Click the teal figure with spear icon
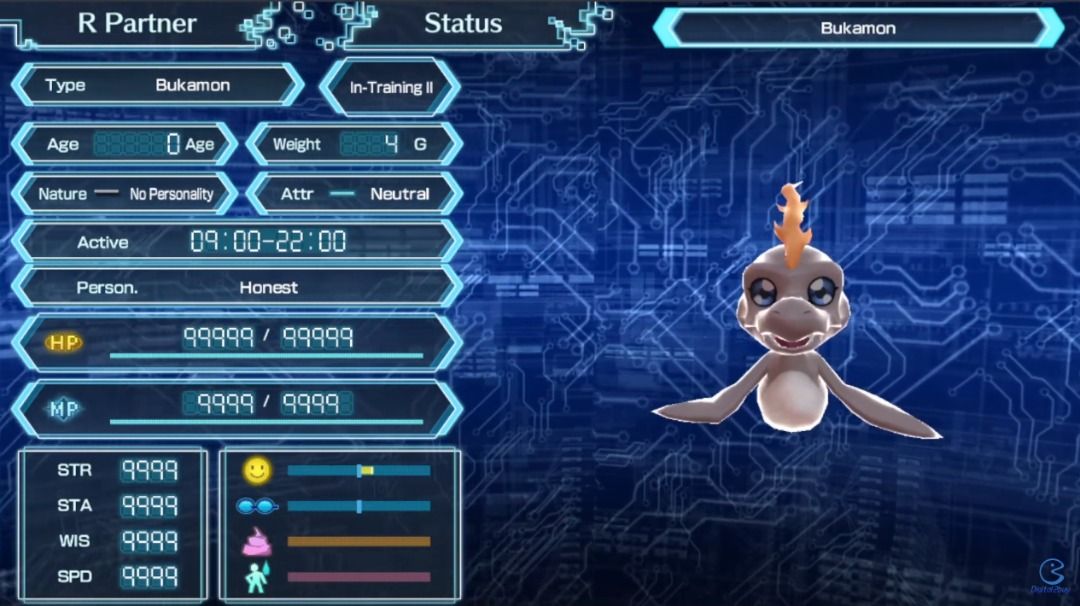The width and height of the screenshot is (1080, 606). 257,577
